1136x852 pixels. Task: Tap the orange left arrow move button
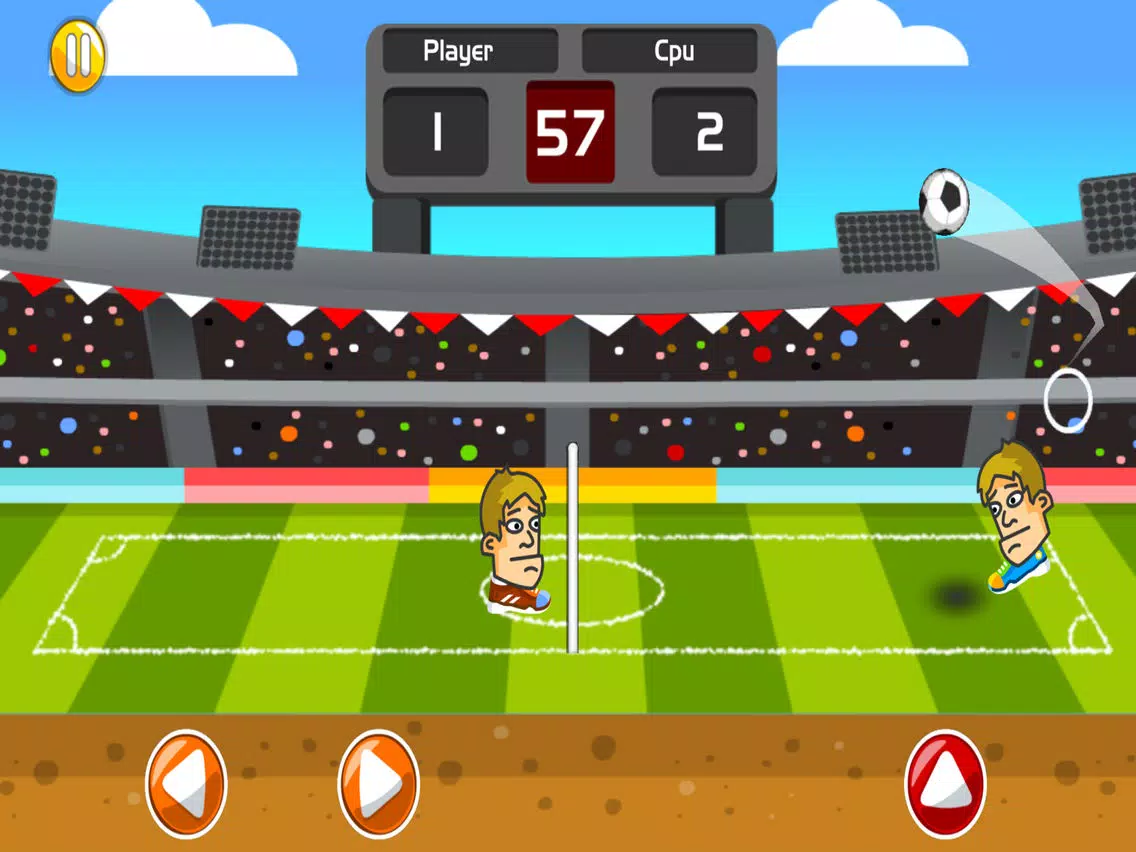click(187, 783)
